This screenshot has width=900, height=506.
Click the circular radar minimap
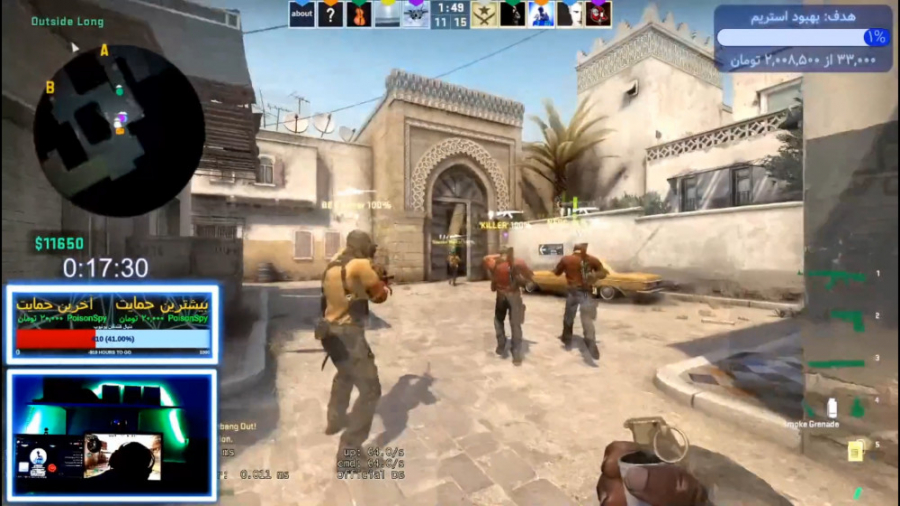pyautogui.click(x=118, y=129)
